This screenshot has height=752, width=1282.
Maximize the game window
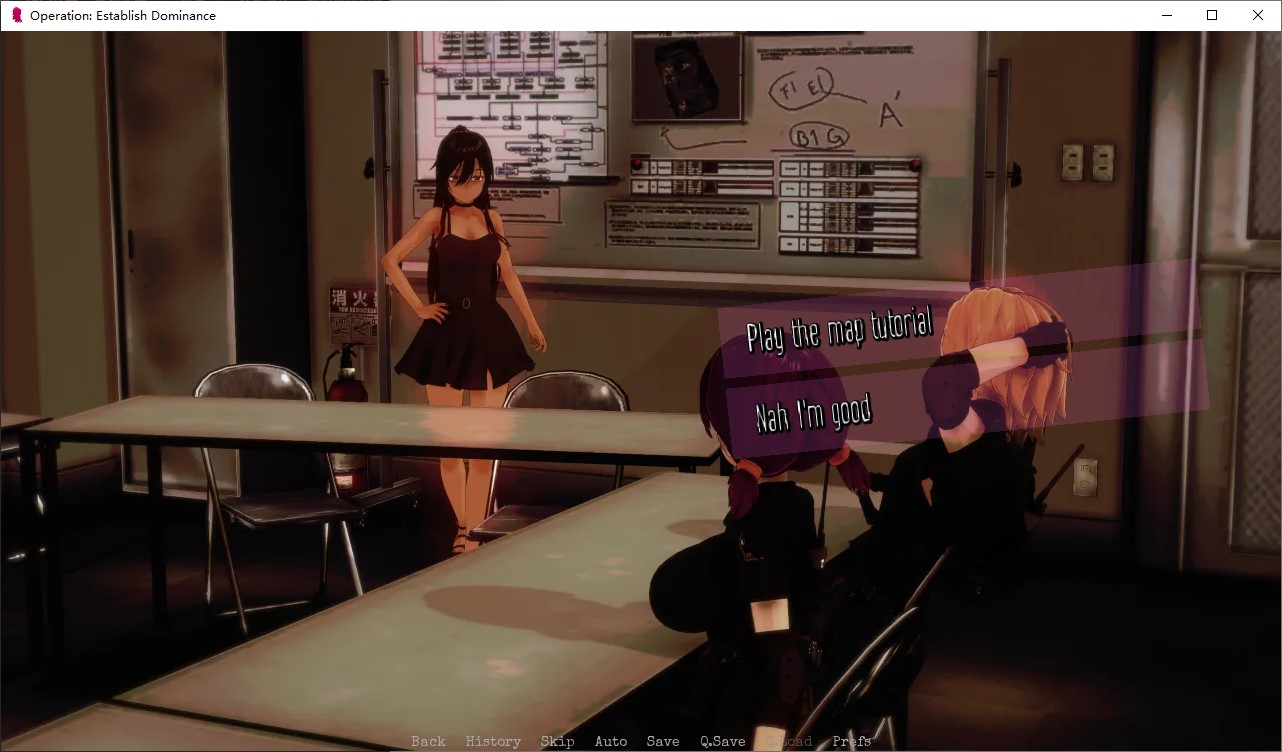(x=1212, y=15)
